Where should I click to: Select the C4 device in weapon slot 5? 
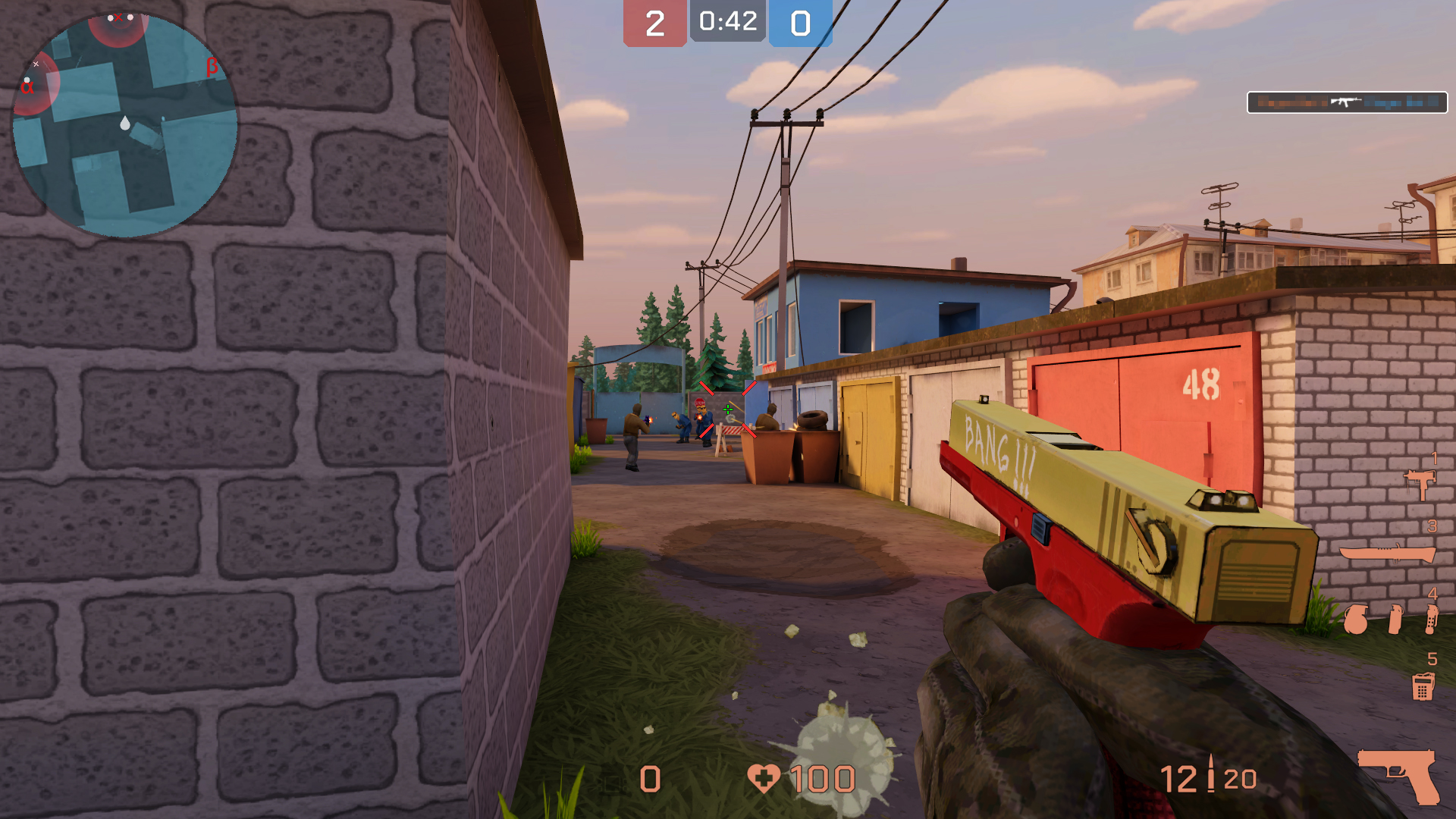pos(1423,686)
